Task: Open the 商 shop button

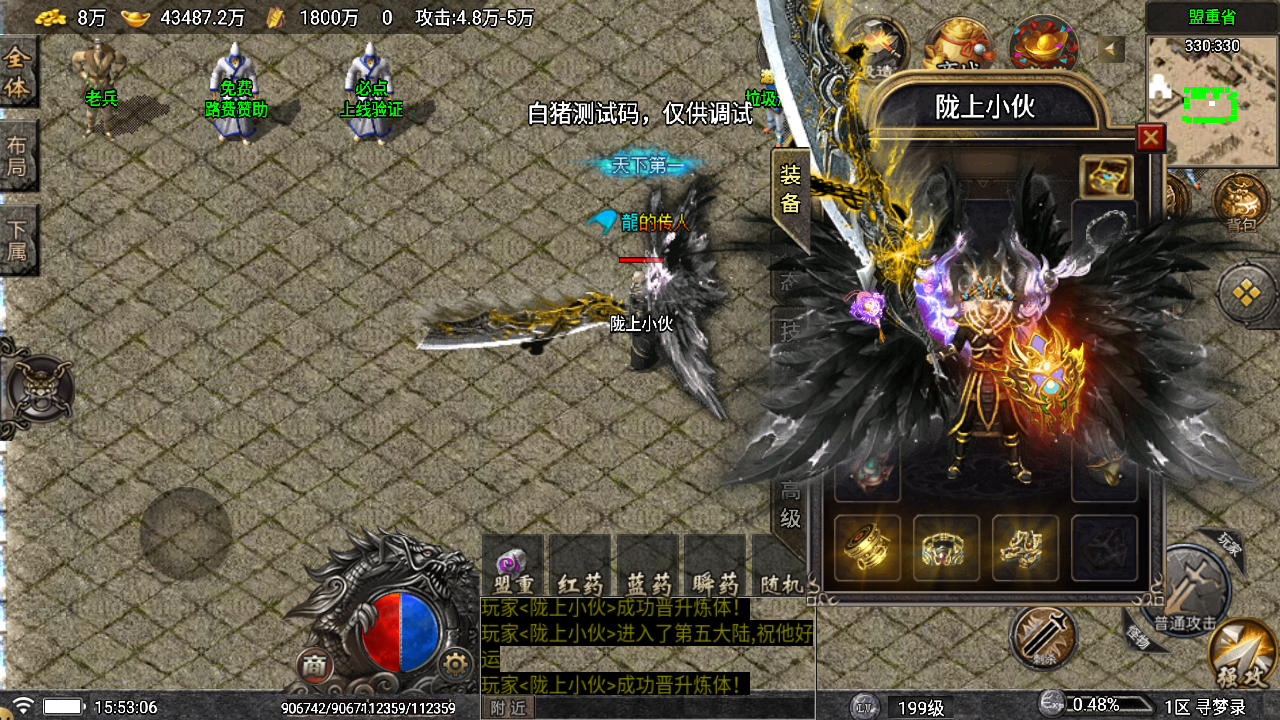Action: point(315,665)
